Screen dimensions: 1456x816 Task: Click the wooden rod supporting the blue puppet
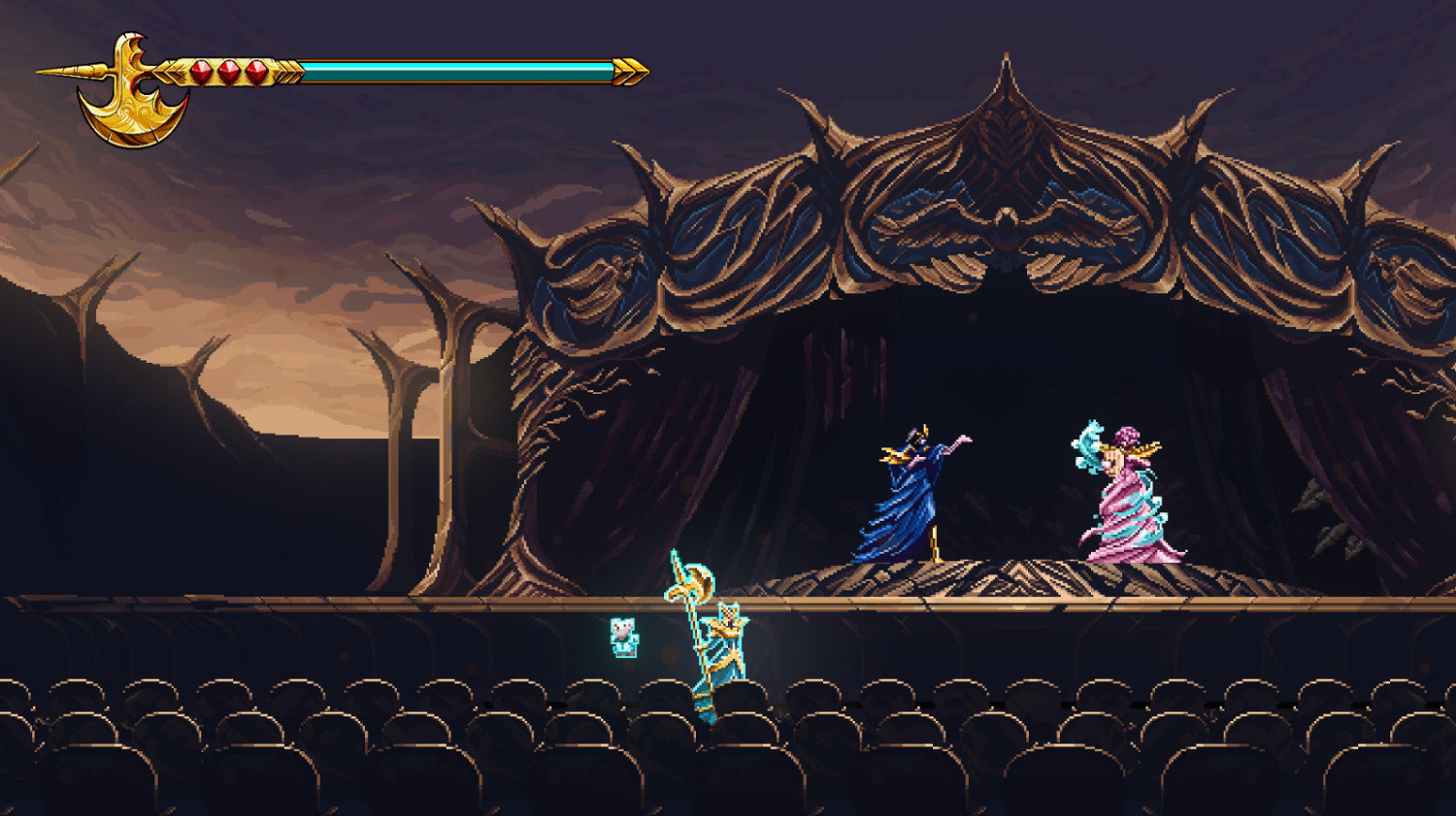934,543
